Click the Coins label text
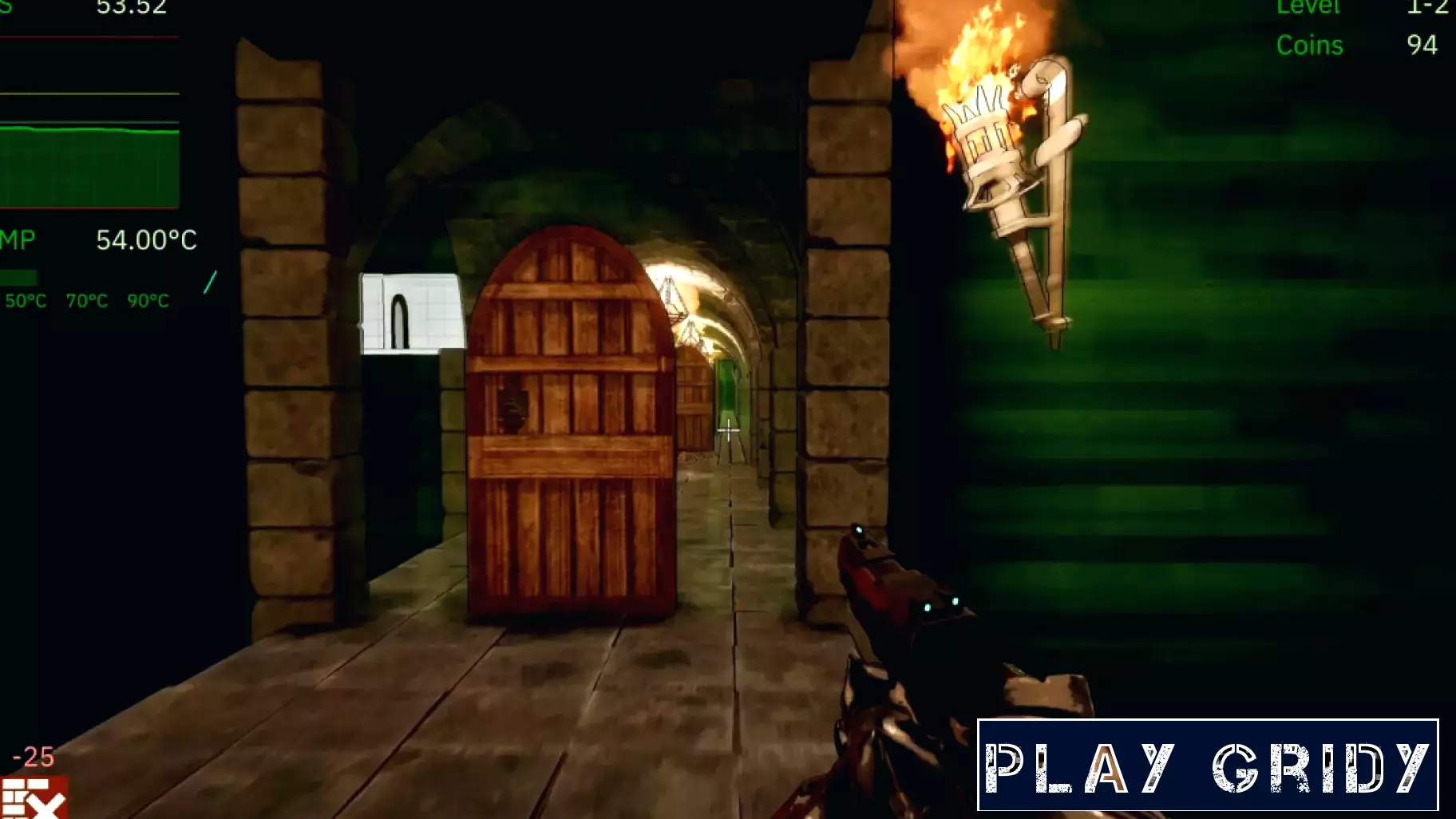1456x819 pixels. pyautogui.click(x=1310, y=45)
